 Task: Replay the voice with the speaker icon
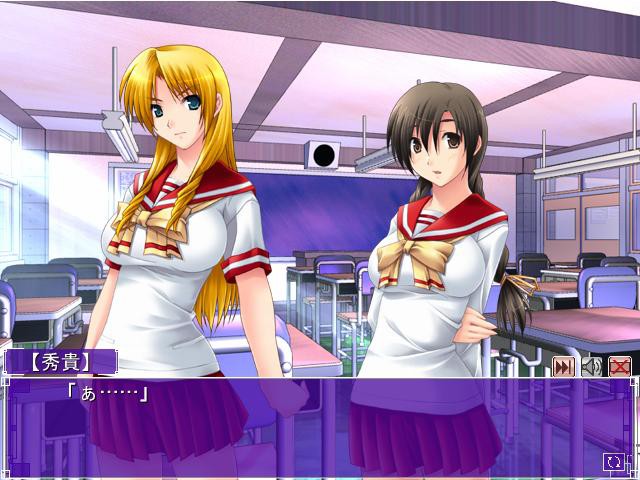591,367
